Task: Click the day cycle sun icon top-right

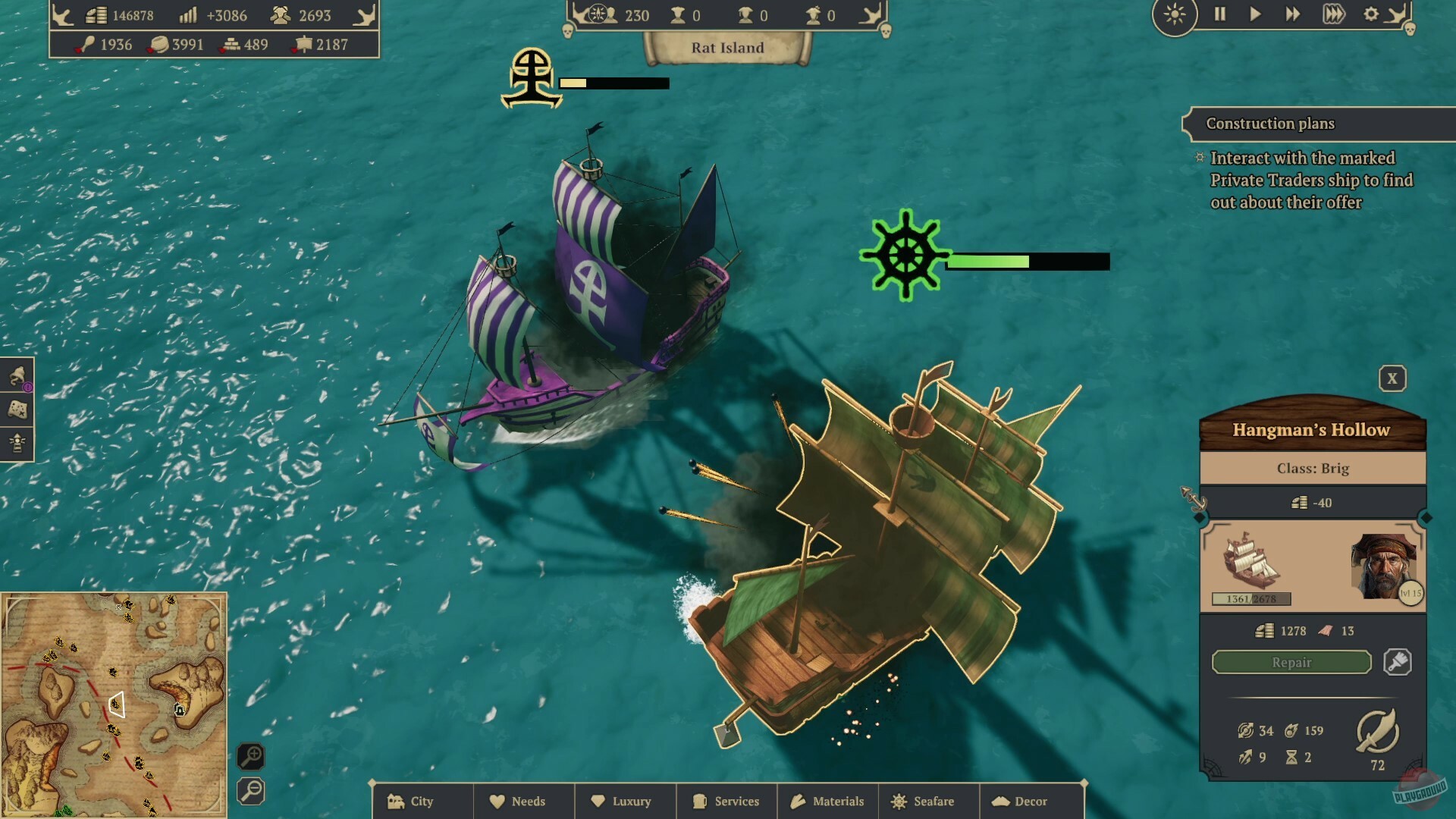Action: pos(1175,14)
